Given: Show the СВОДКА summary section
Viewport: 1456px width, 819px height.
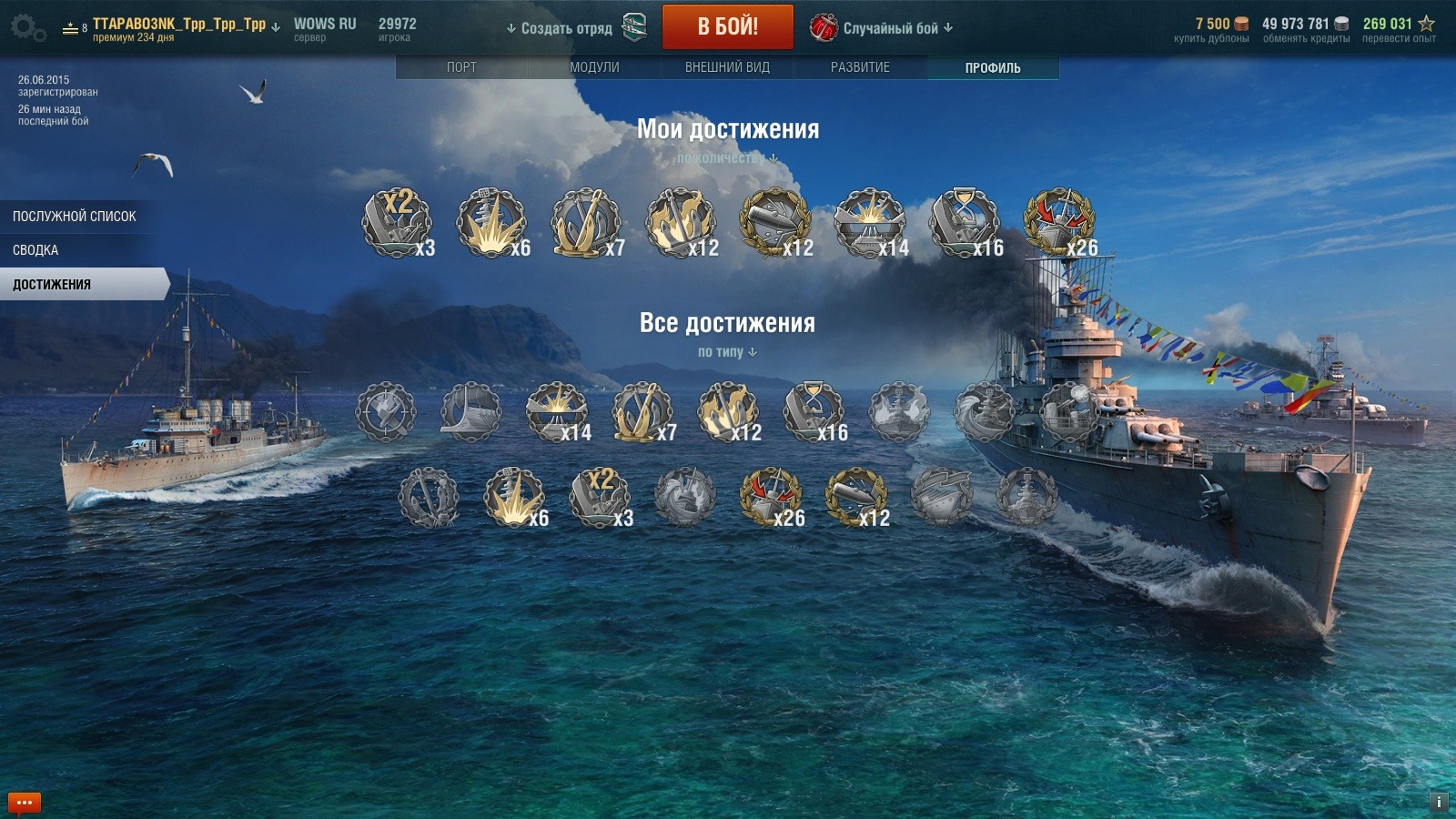Looking at the screenshot, I should tap(36, 250).
